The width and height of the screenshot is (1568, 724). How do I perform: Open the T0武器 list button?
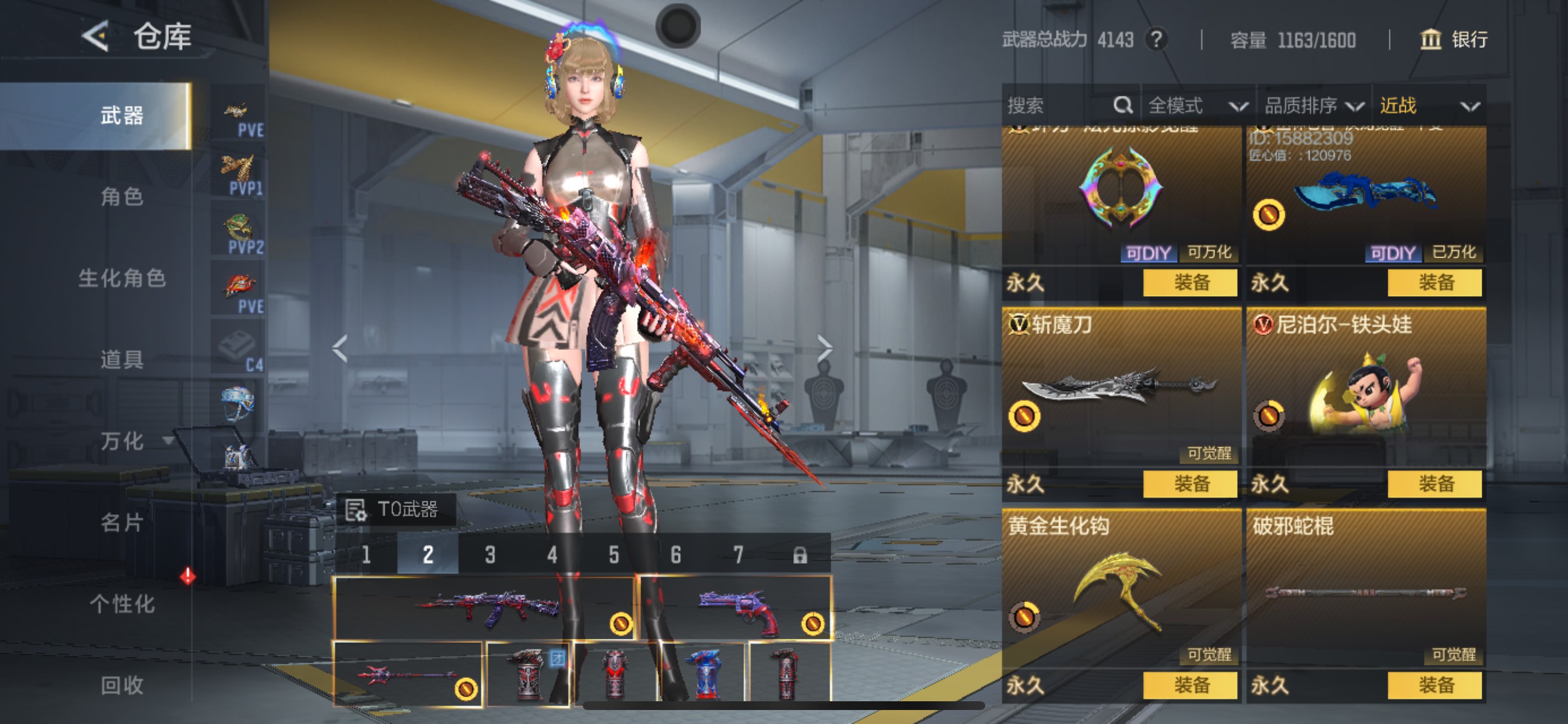(x=395, y=509)
